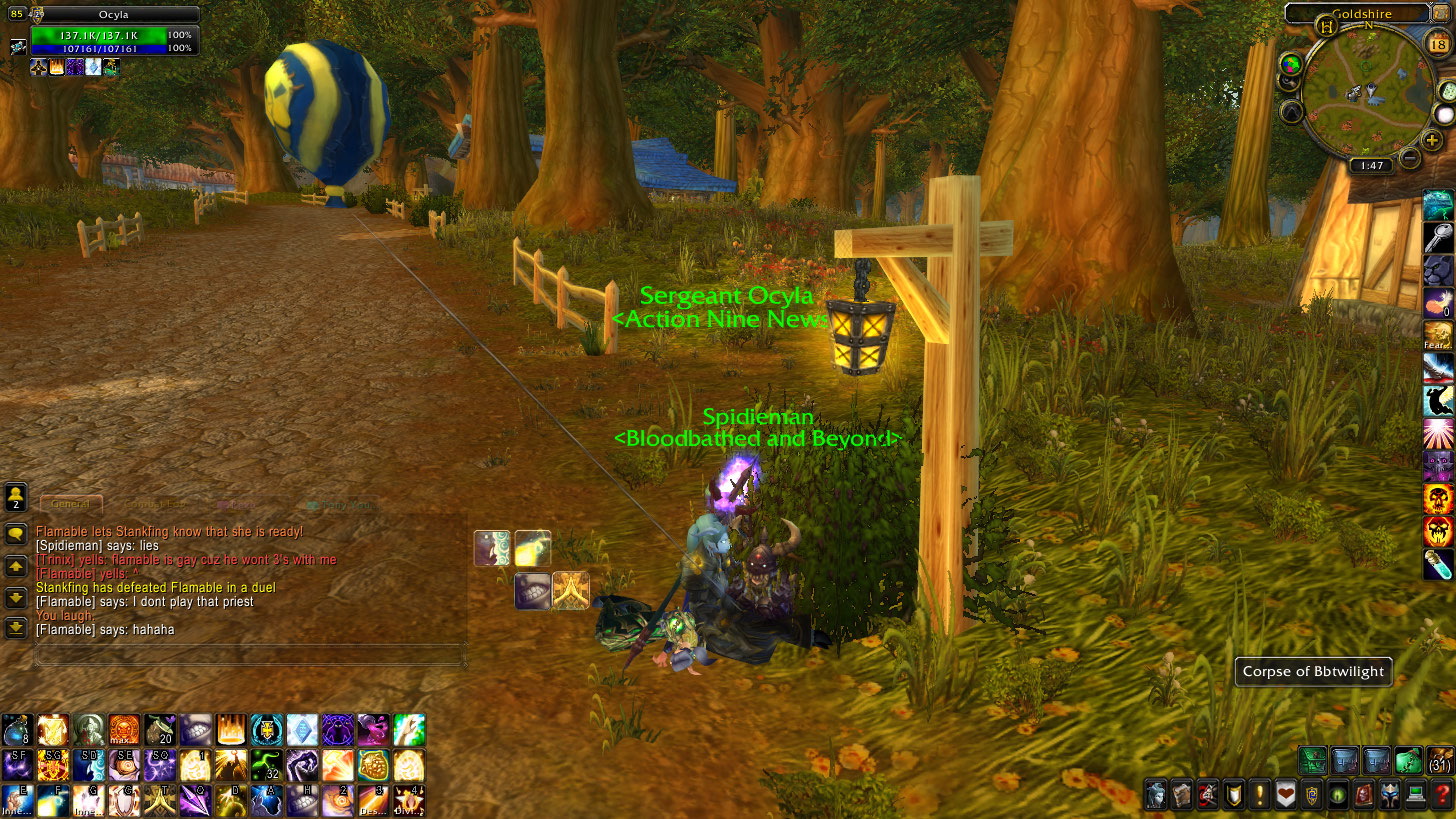The image size is (1456, 819).
Task: Cast the flaming red skull spell on side bar
Action: tap(1438, 498)
